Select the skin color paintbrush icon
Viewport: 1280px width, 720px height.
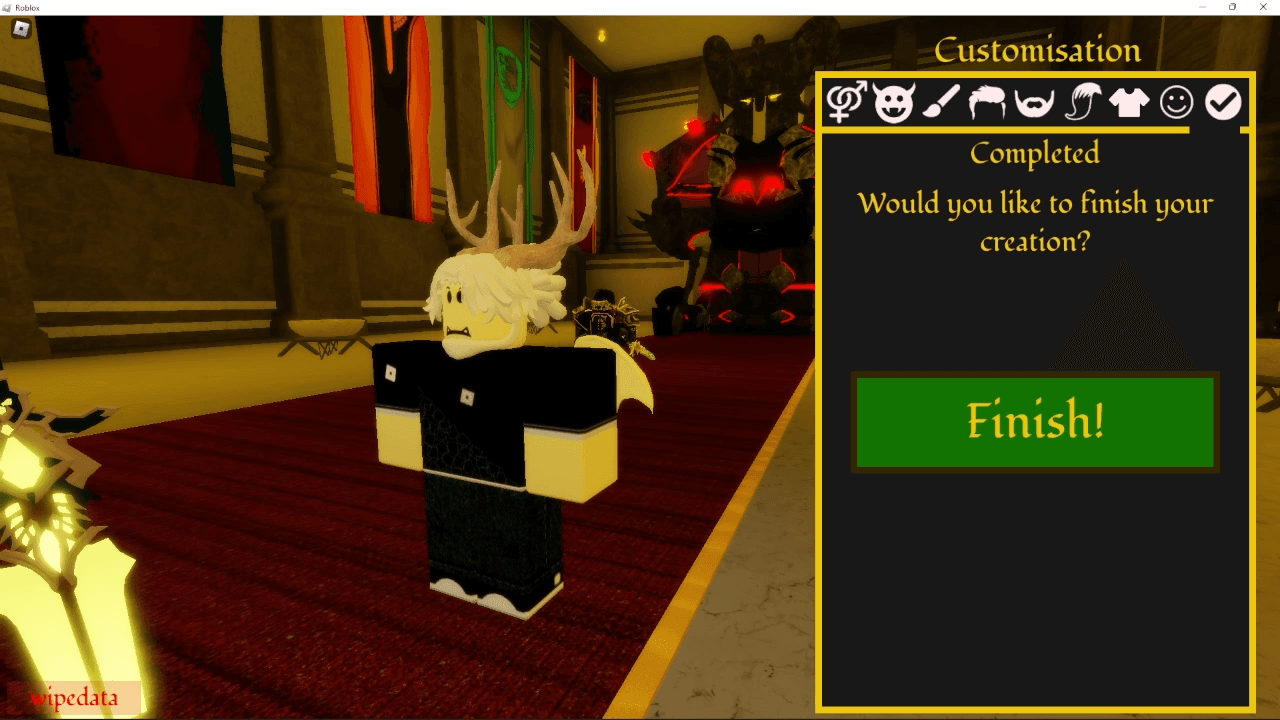[x=940, y=103]
